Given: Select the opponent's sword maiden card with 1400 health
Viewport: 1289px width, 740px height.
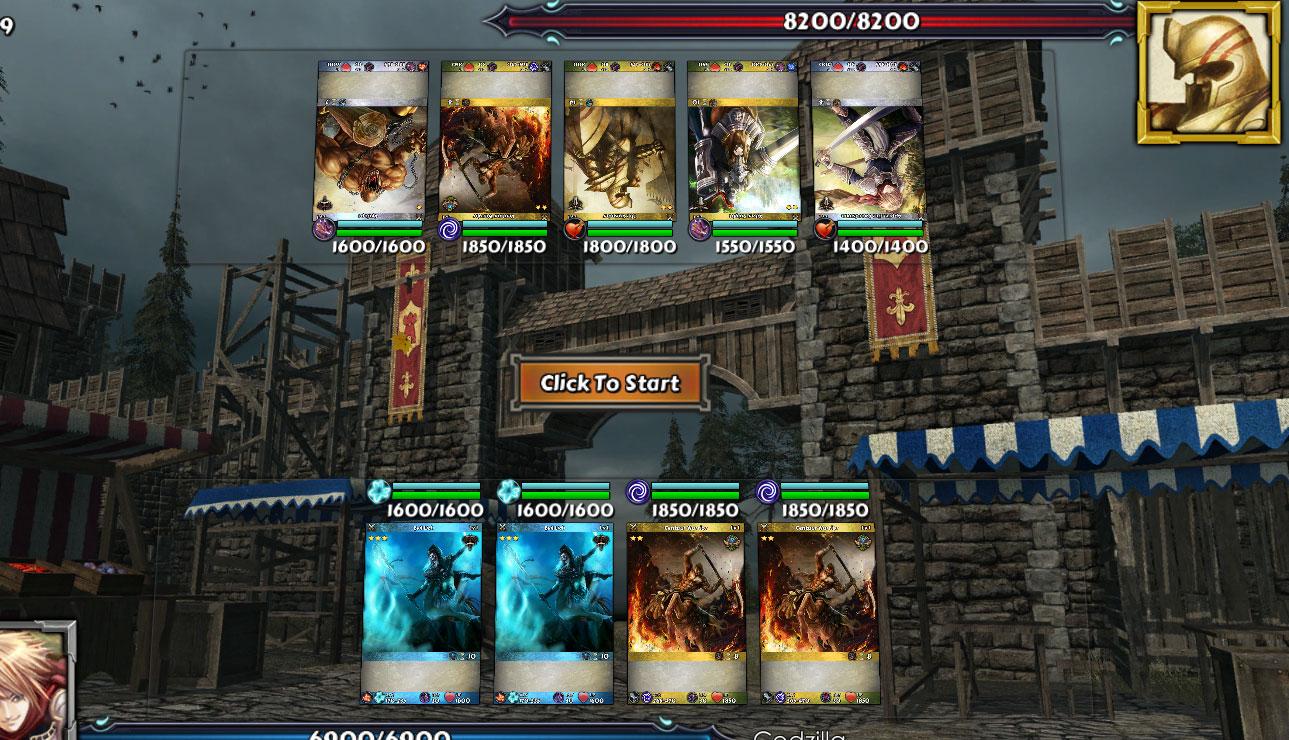Looking at the screenshot, I should pos(866,141).
